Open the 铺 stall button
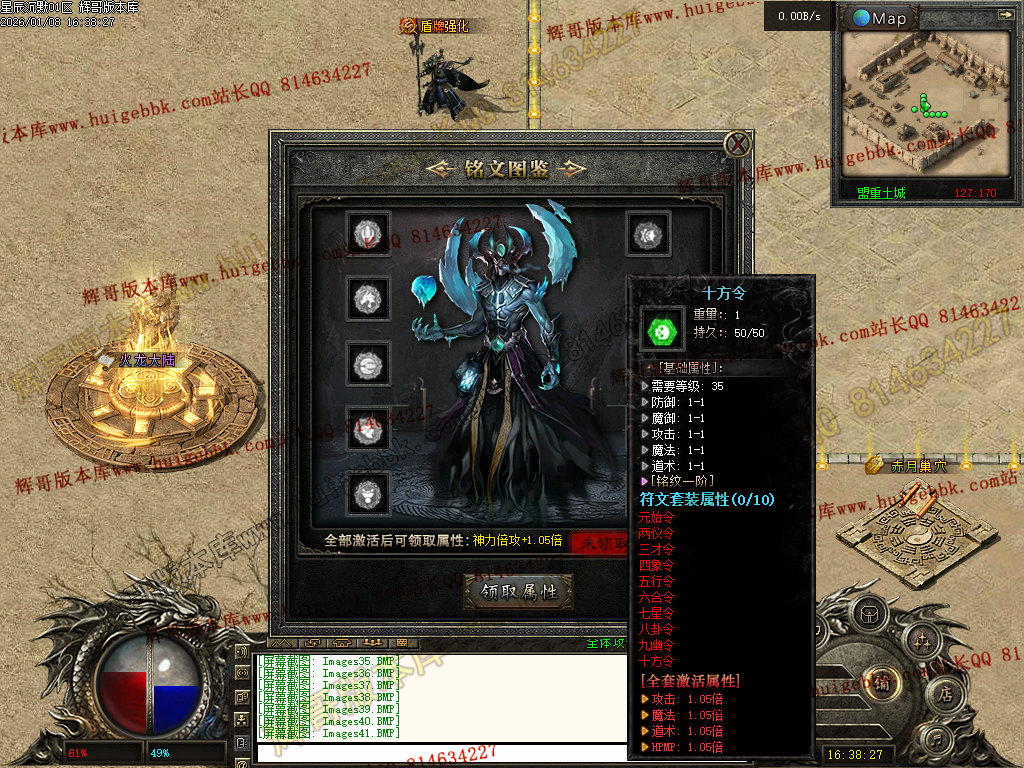This screenshot has width=1024, height=768. pyautogui.click(x=882, y=683)
